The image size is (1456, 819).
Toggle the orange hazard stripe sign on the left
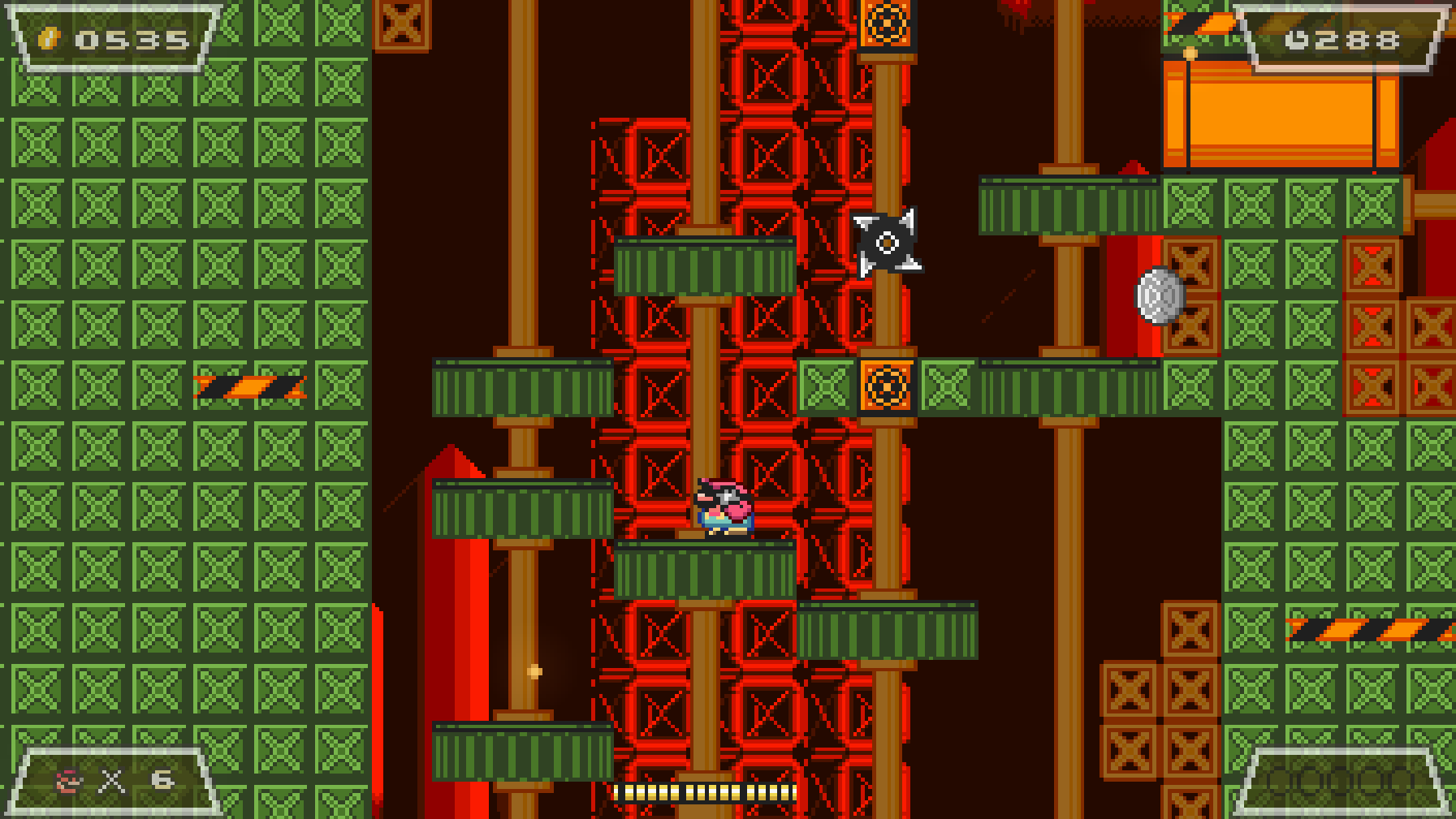(x=249, y=387)
